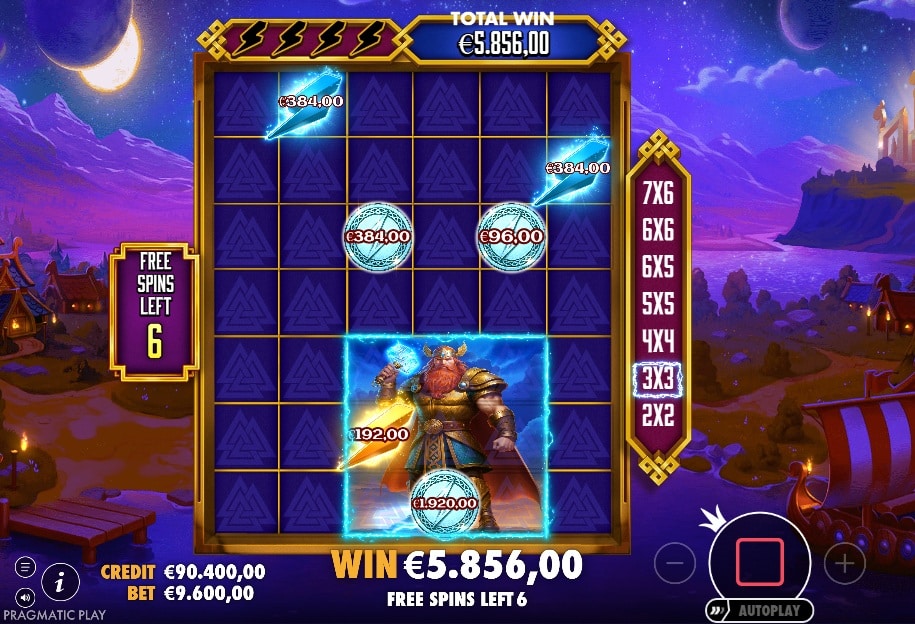Decrease the bet with the minus button
Image resolution: width=915 pixels, height=624 pixels.
tap(675, 564)
